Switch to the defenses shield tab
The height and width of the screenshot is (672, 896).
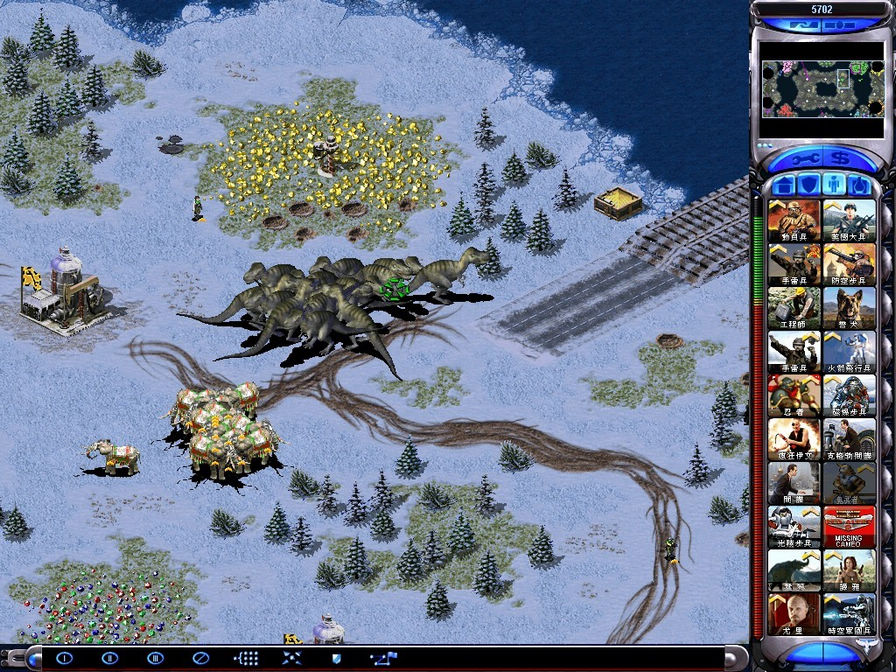pos(809,185)
